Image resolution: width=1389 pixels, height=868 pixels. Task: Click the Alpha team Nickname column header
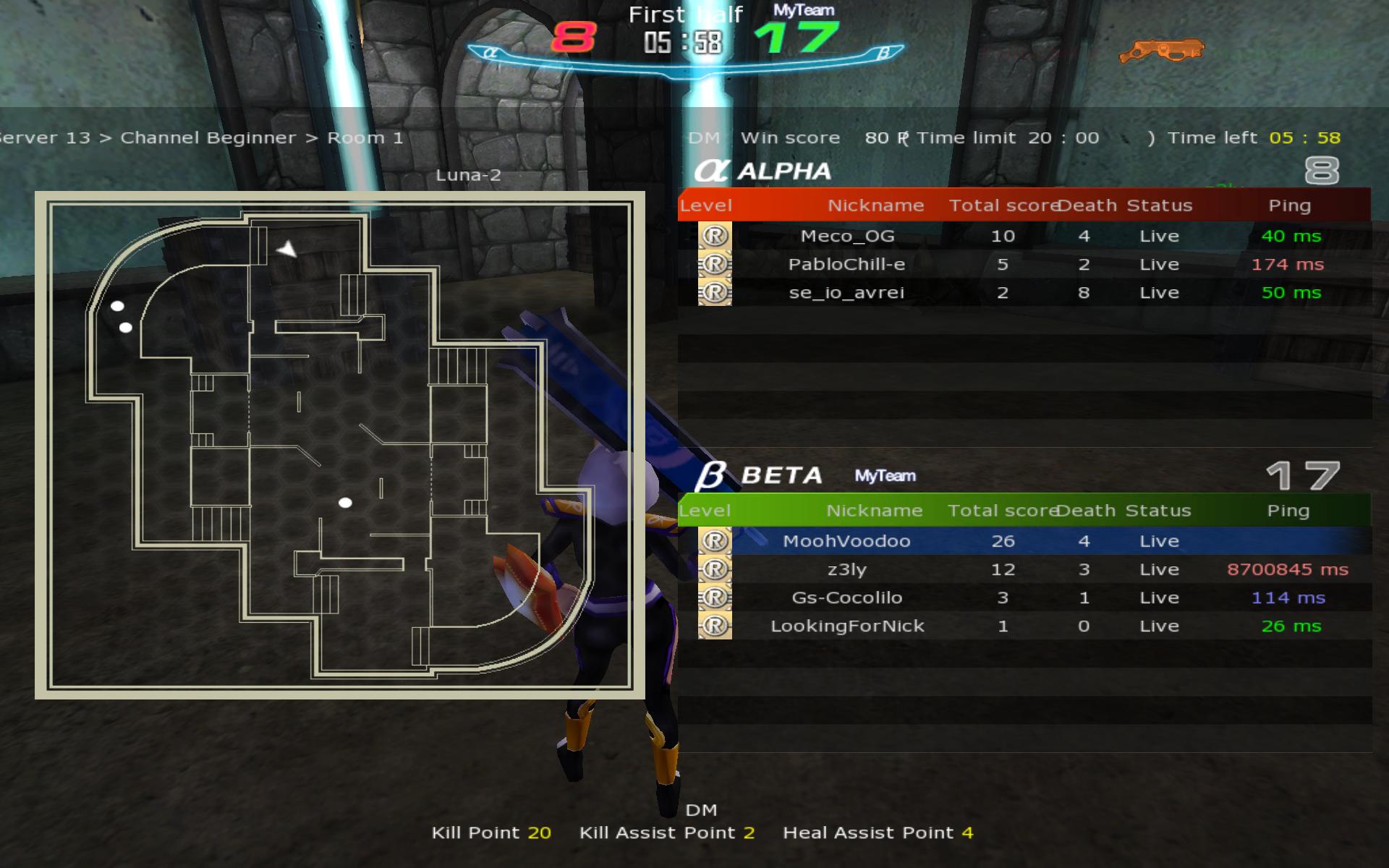(875, 205)
